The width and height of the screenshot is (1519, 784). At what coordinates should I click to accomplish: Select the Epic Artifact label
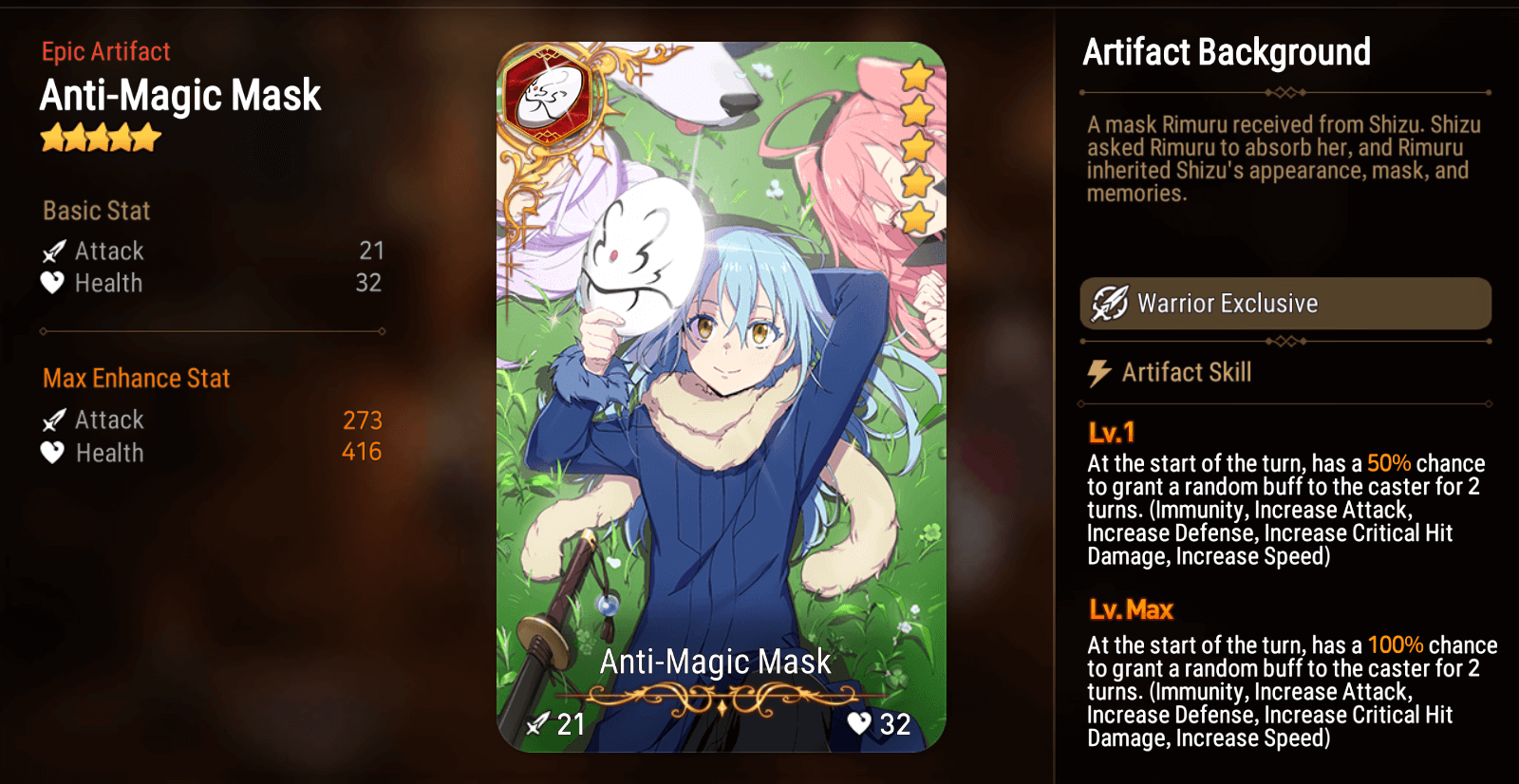104,51
